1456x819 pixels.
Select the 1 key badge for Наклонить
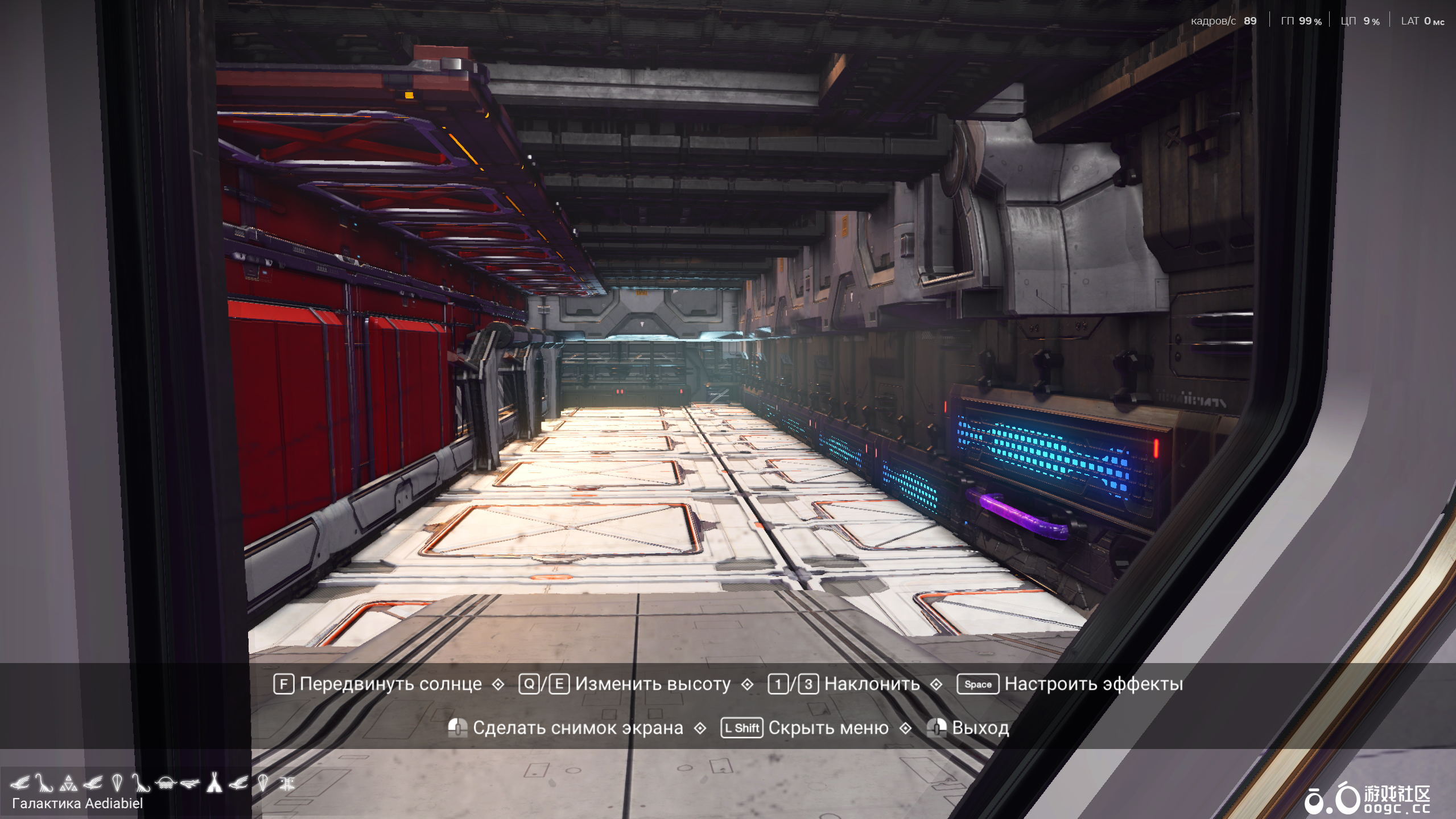(x=777, y=684)
